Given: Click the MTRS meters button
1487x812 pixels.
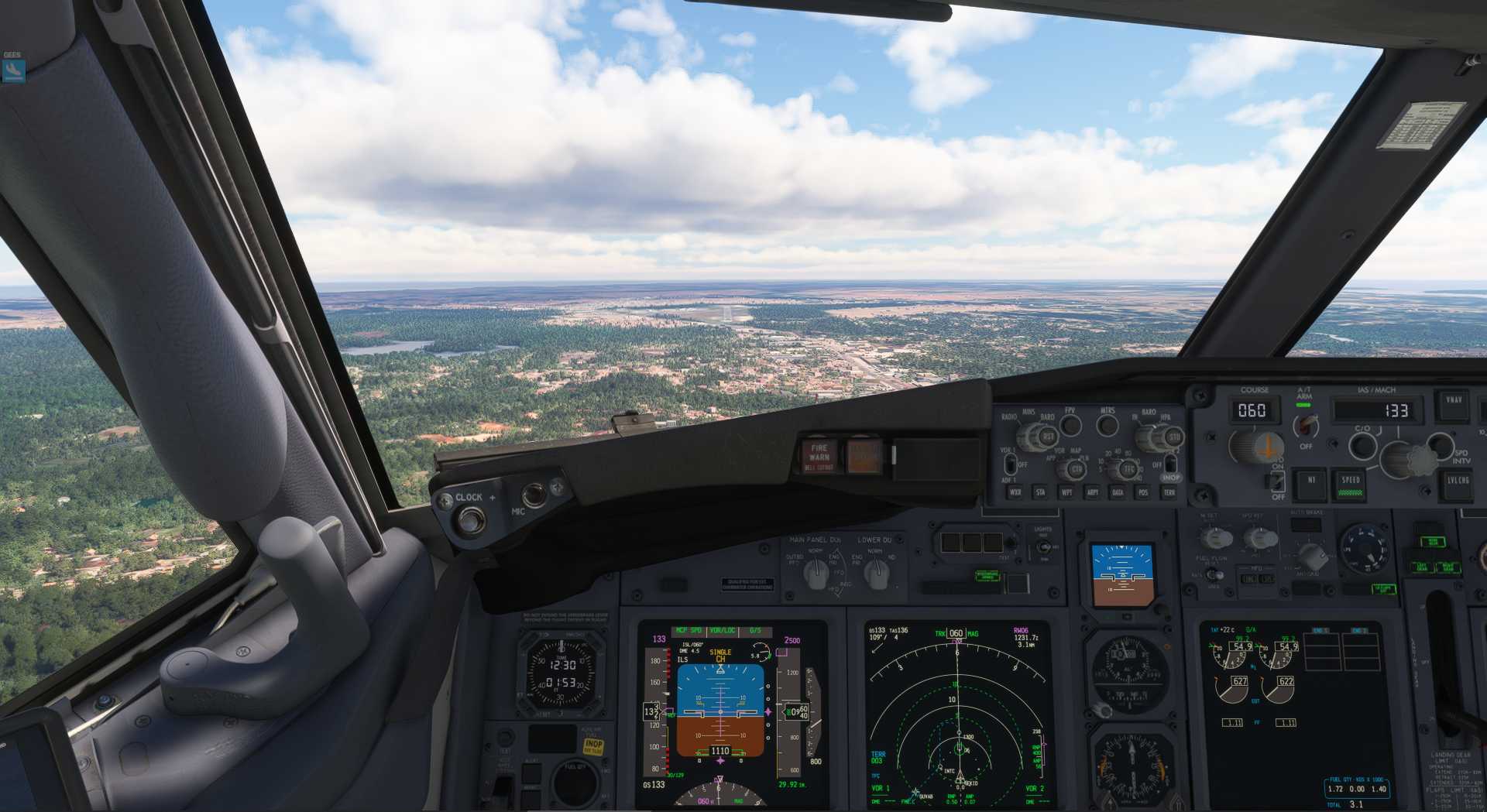Looking at the screenshot, I should click(1108, 424).
